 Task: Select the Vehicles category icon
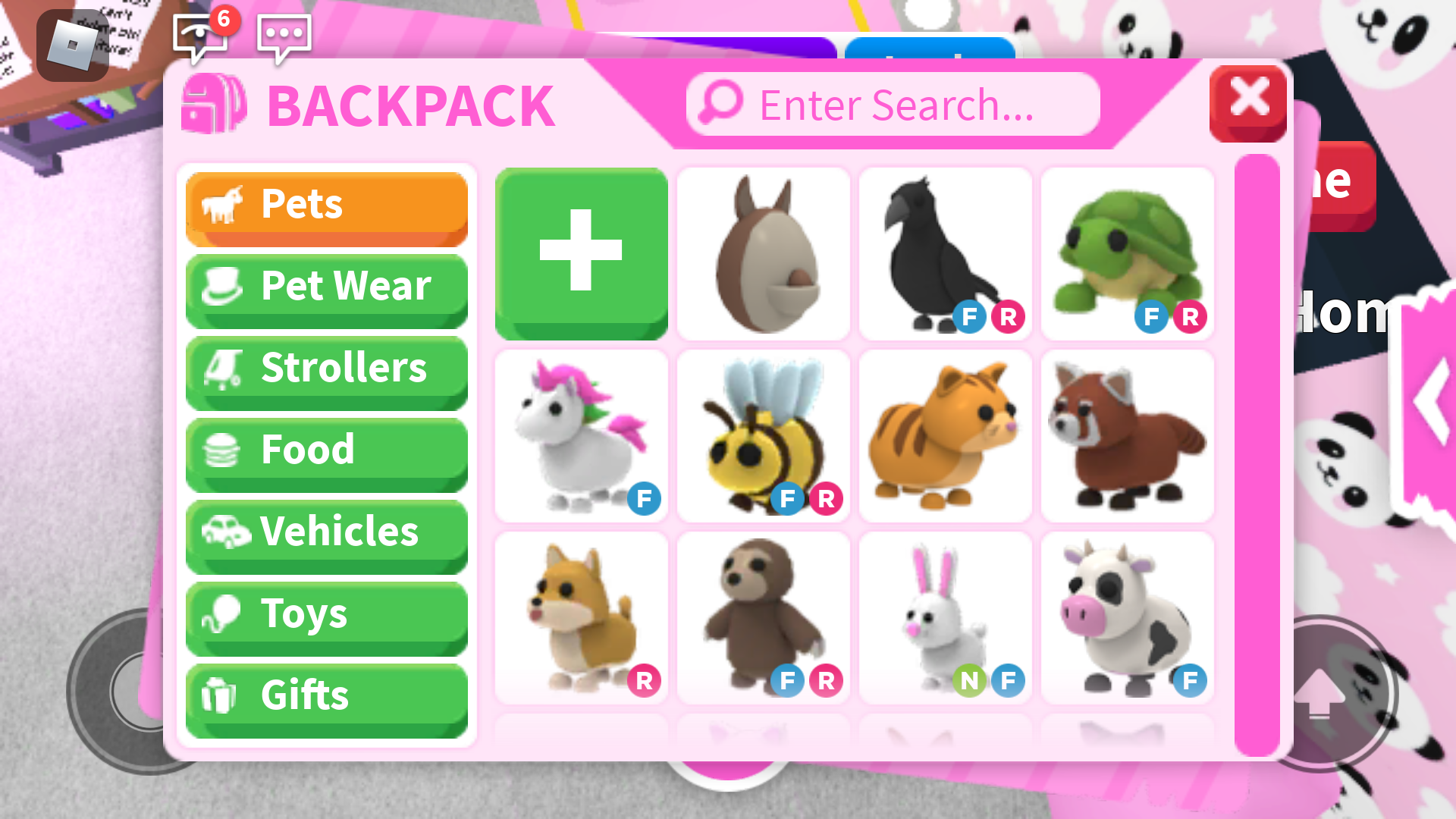(227, 532)
